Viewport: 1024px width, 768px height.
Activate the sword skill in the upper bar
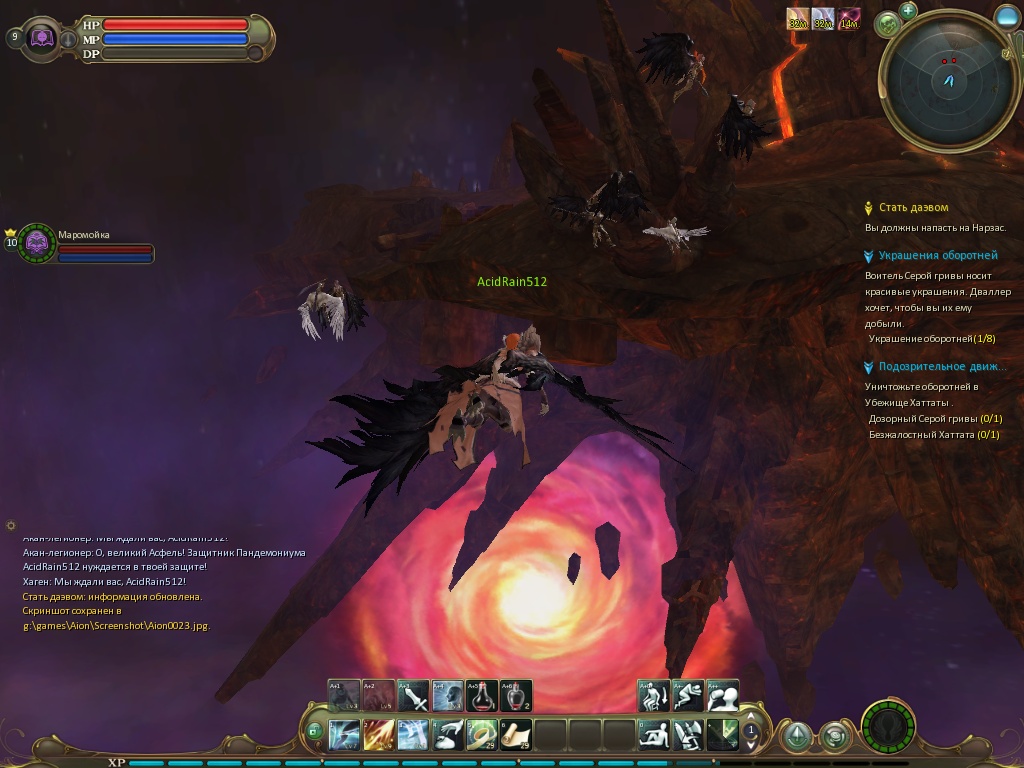coord(413,696)
